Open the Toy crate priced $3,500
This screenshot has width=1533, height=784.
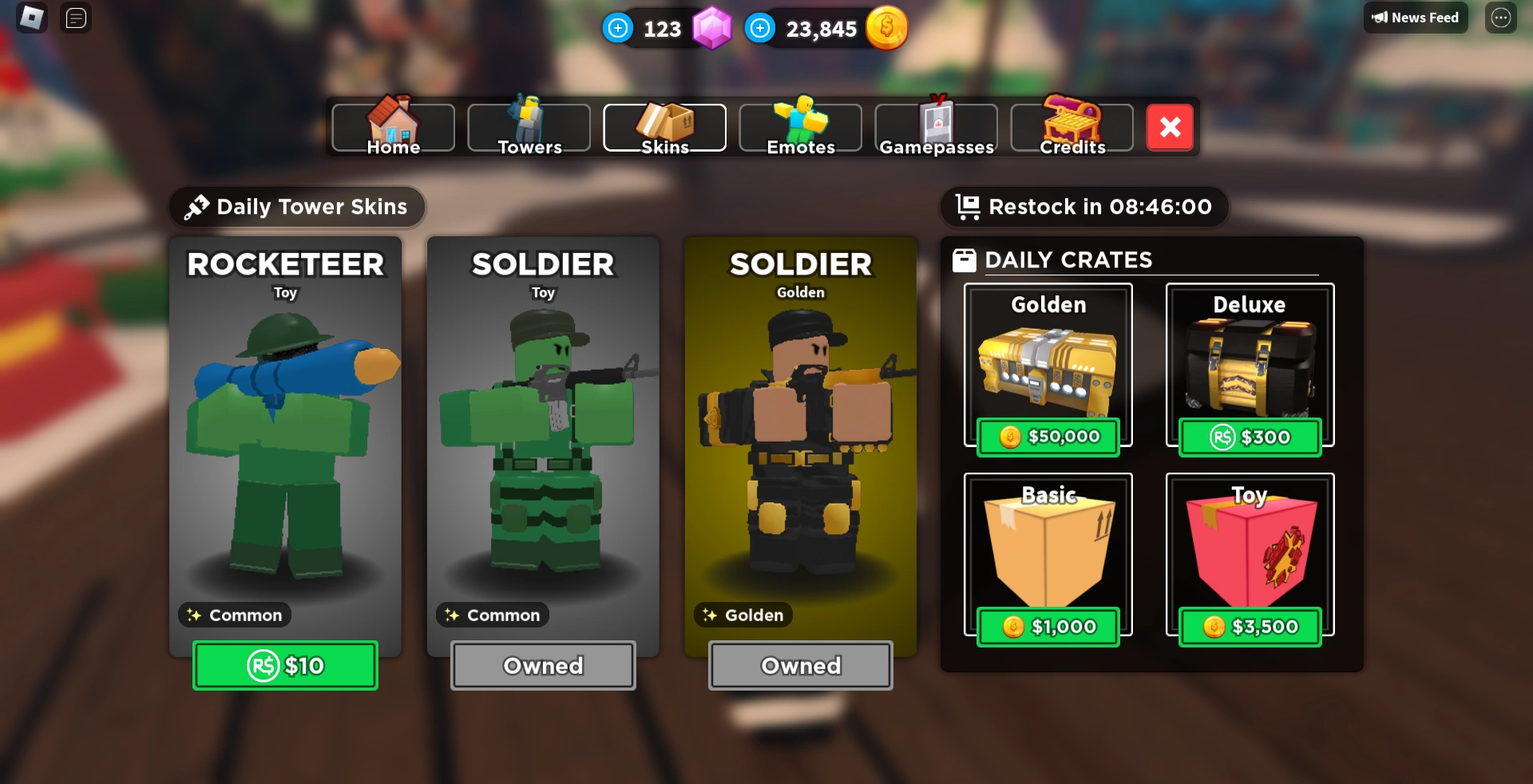tap(1250, 627)
